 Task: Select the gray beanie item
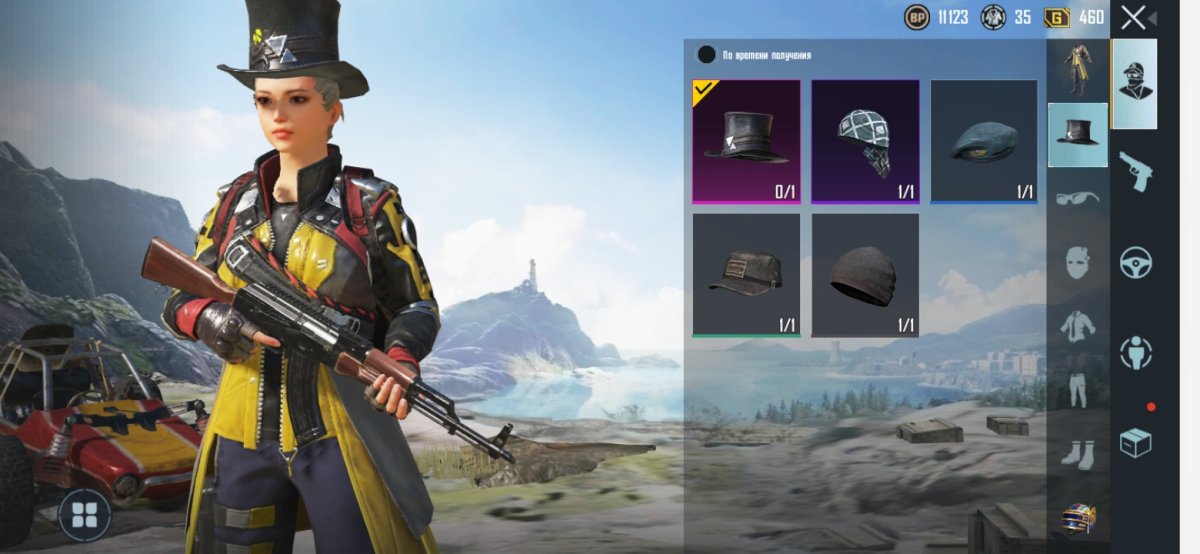[865, 275]
